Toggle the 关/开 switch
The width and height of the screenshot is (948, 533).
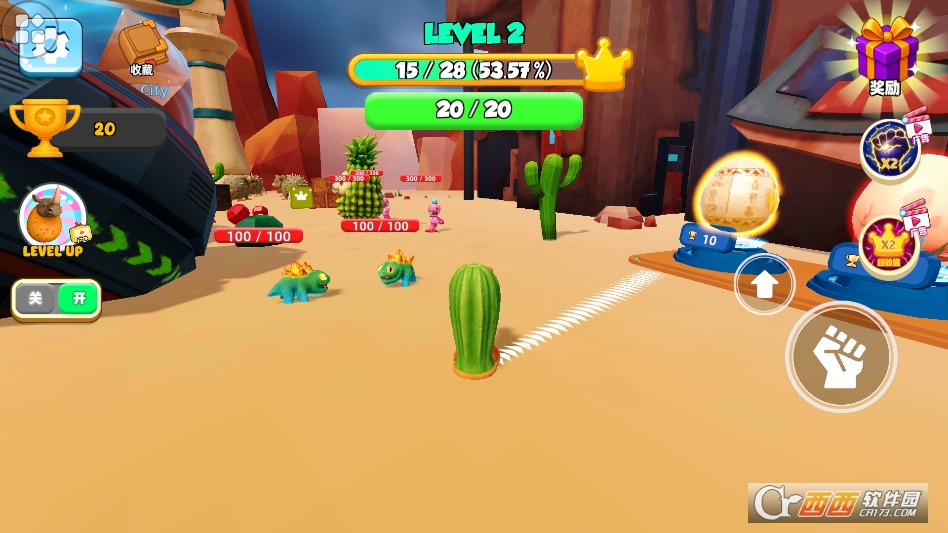[57, 299]
